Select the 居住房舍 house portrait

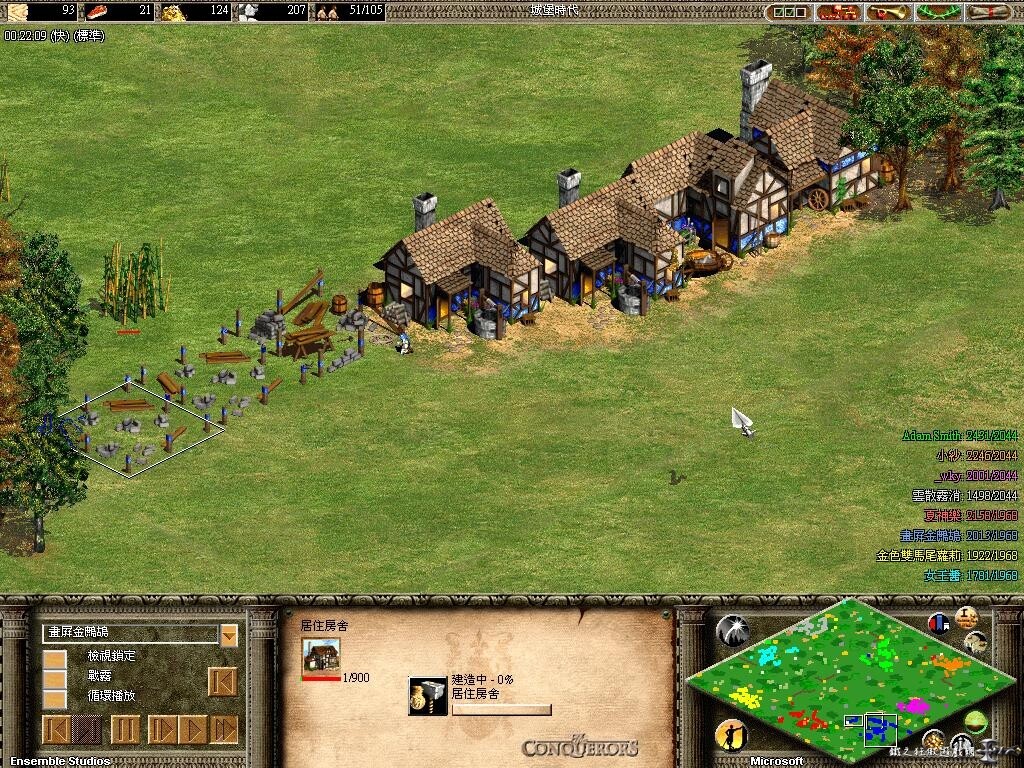coord(321,655)
